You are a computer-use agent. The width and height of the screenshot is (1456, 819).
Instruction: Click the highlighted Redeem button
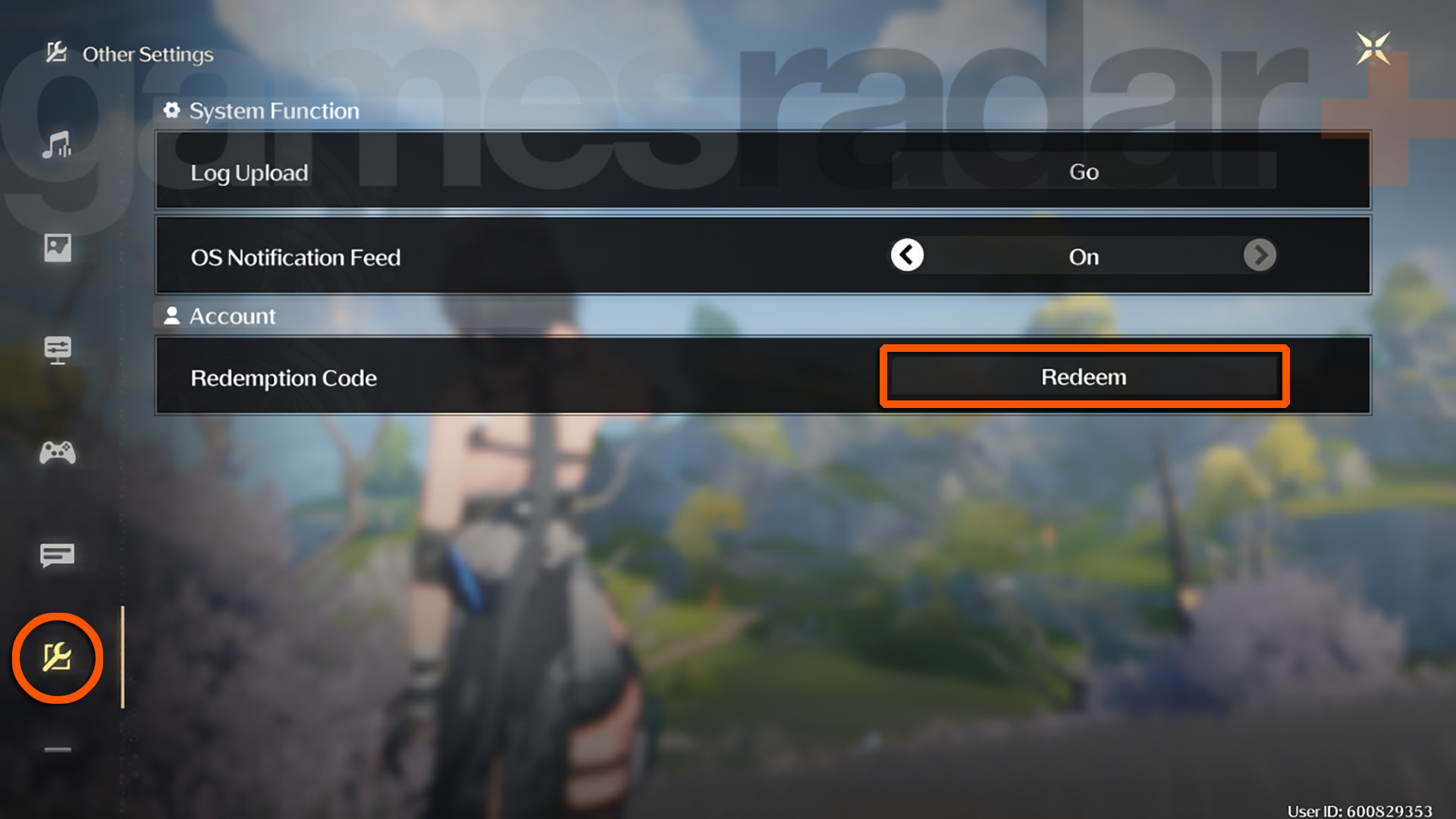pos(1083,376)
